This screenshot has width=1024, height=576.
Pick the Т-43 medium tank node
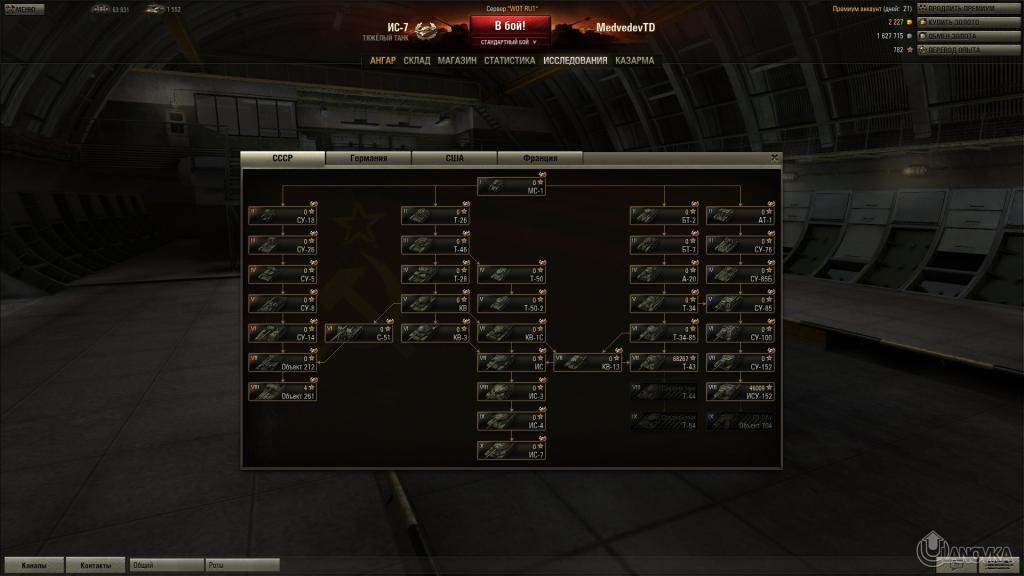[x=663, y=362]
